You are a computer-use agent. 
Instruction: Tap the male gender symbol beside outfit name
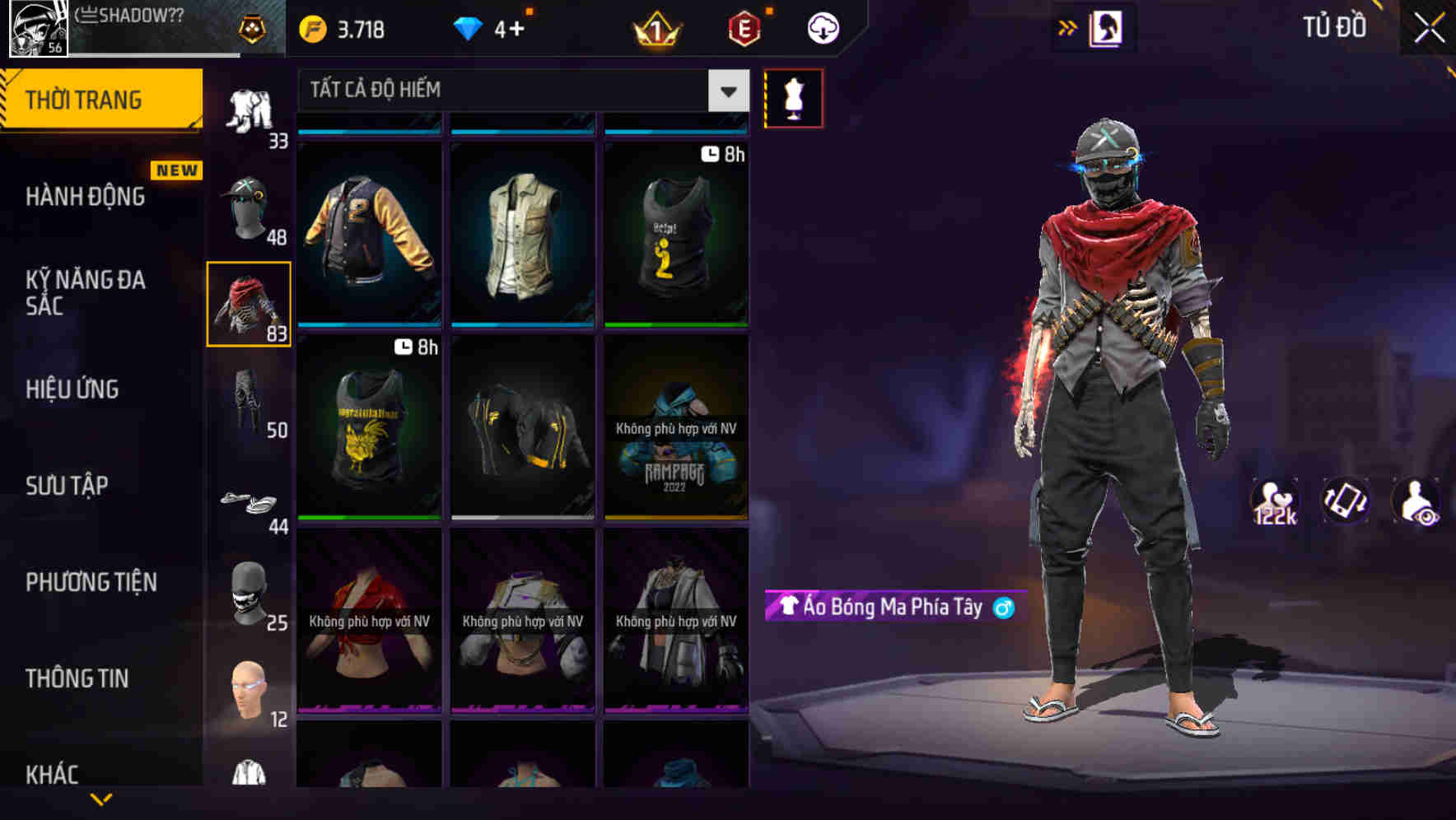pyautogui.click(x=1000, y=608)
